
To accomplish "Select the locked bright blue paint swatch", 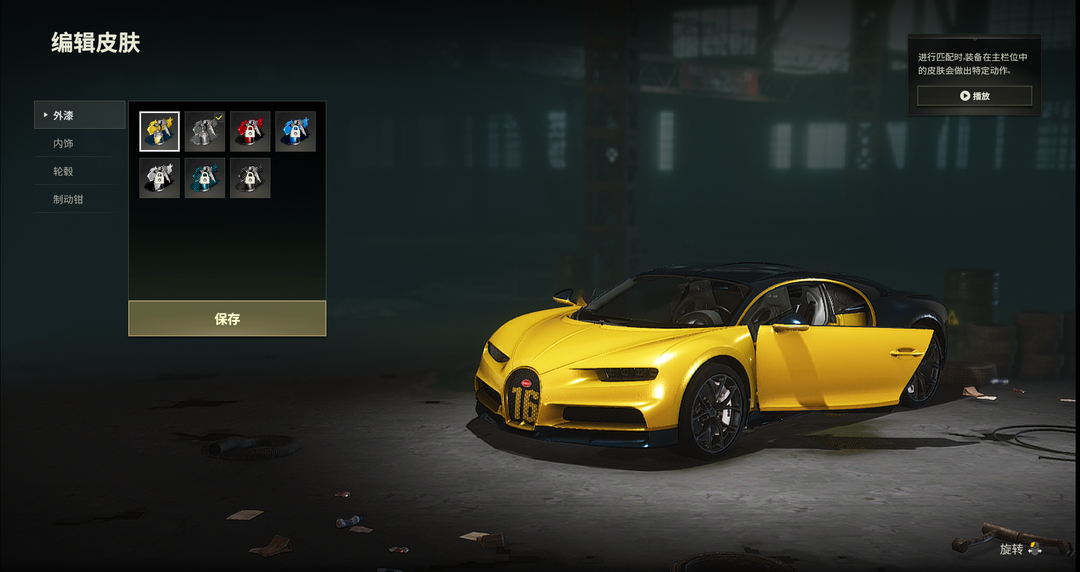I will click(295, 132).
